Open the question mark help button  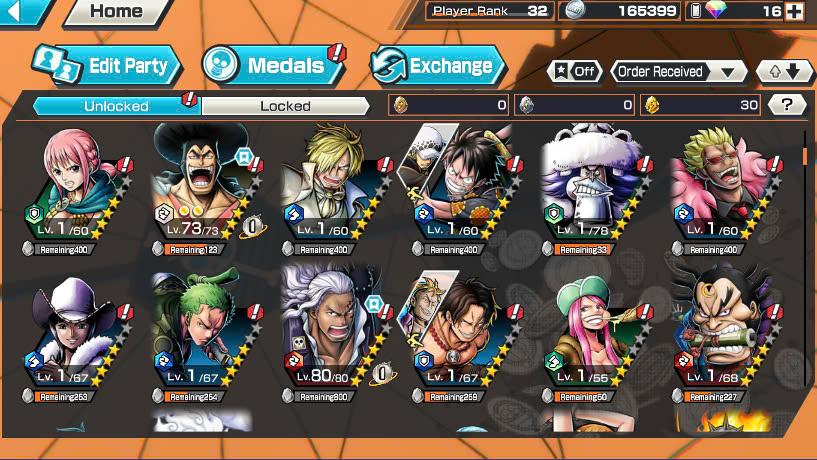click(x=787, y=104)
